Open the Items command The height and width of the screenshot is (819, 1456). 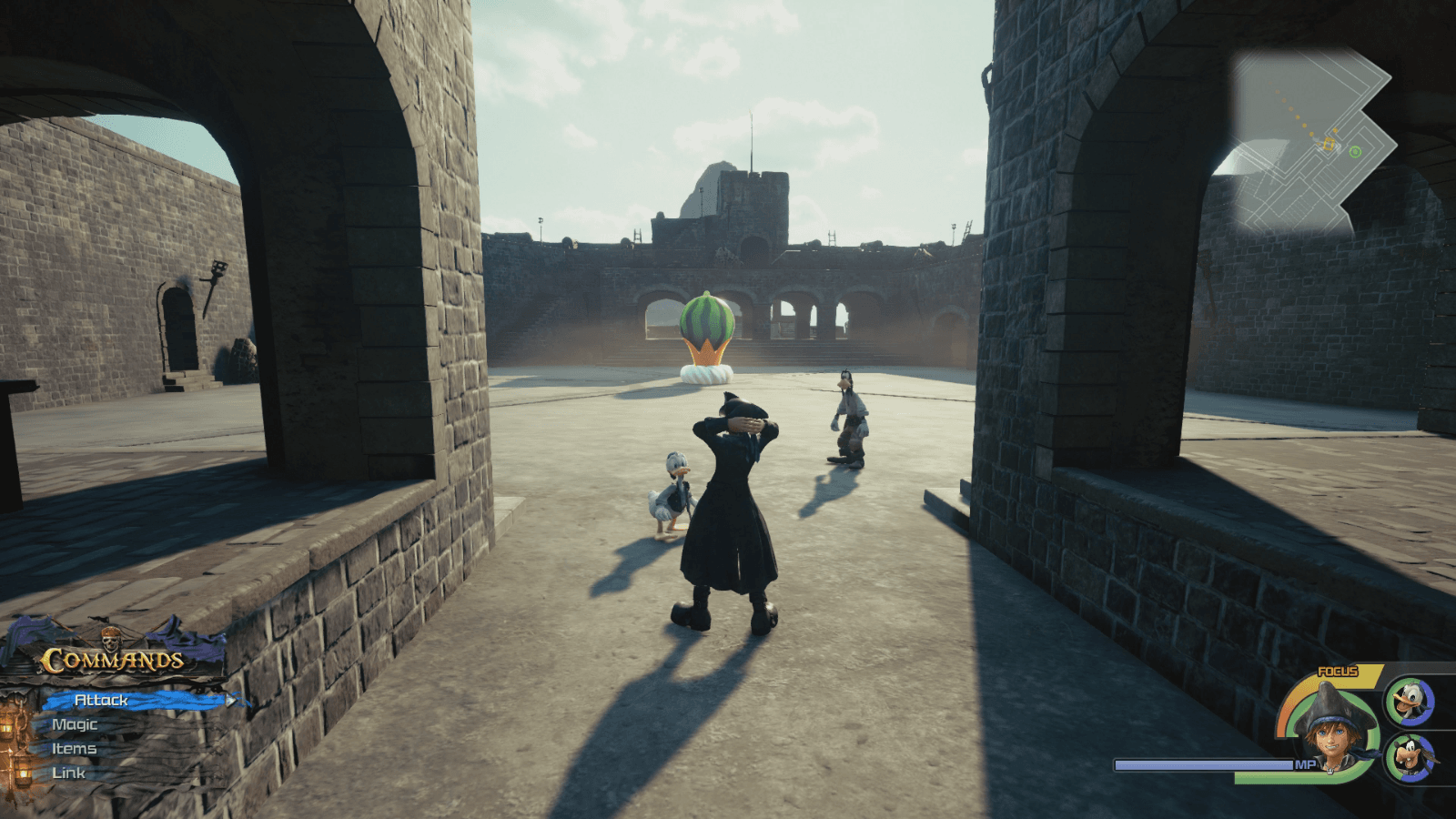[x=73, y=748]
